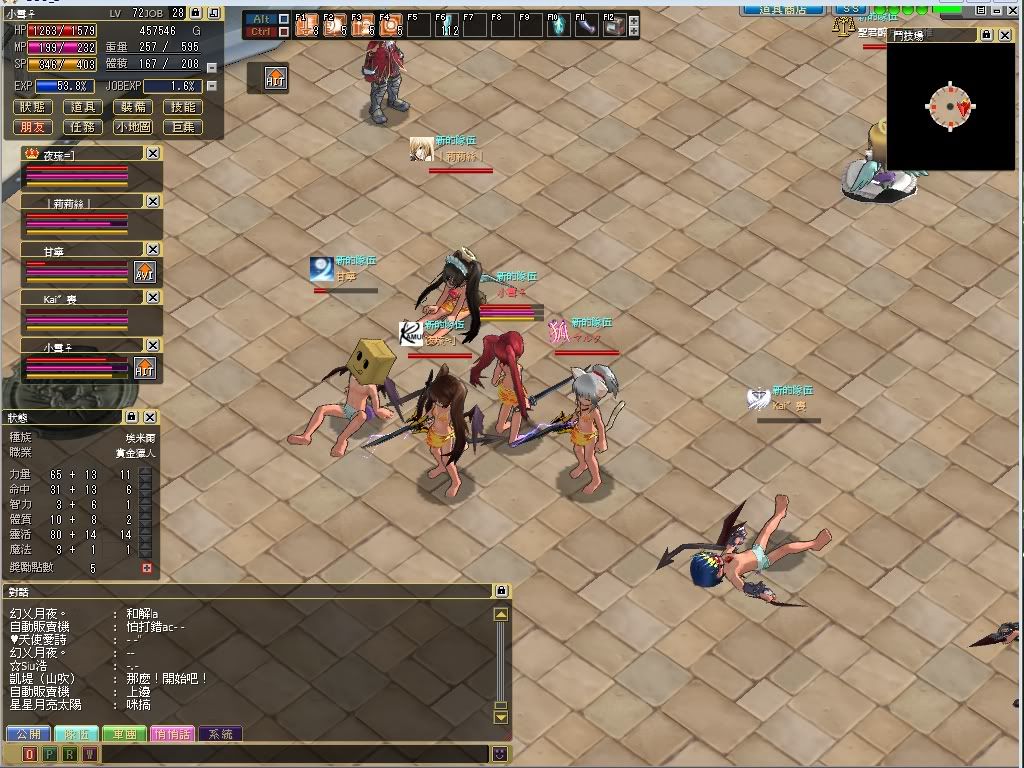Close party member 甘寧's status frame
Image resolution: width=1024 pixels, height=768 pixels.
point(152,249)
